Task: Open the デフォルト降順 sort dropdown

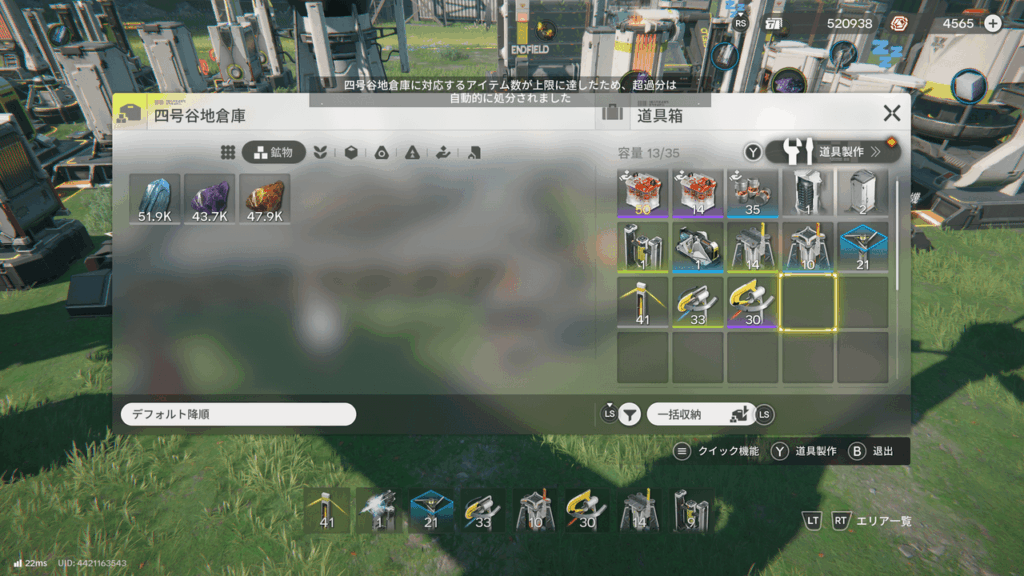Action: click(x=237, y=414)
